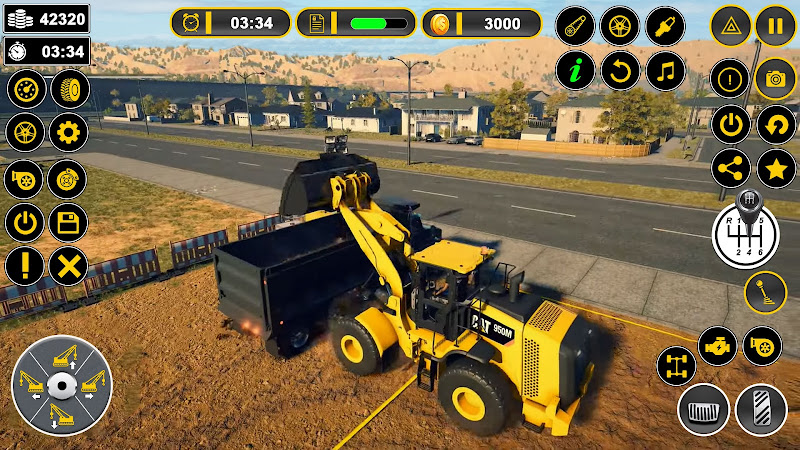Open the green info button
This screenshot has width=800, height=450.
click(575, 71)
